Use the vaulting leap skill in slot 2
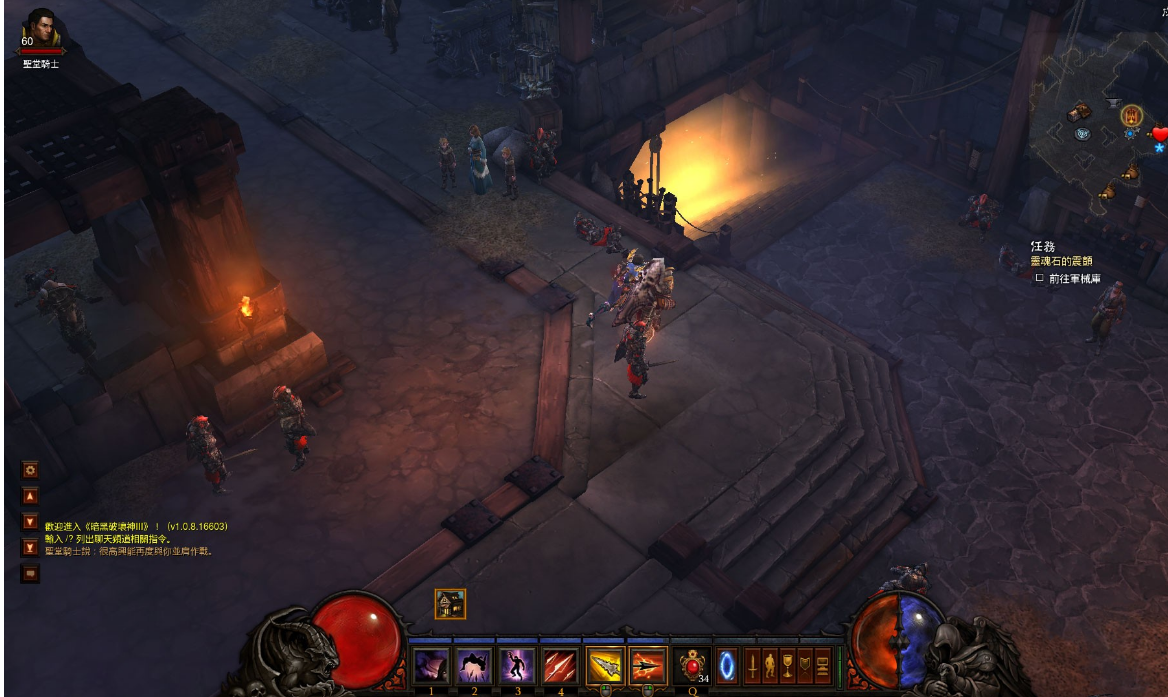 click(x=474, y=665)
